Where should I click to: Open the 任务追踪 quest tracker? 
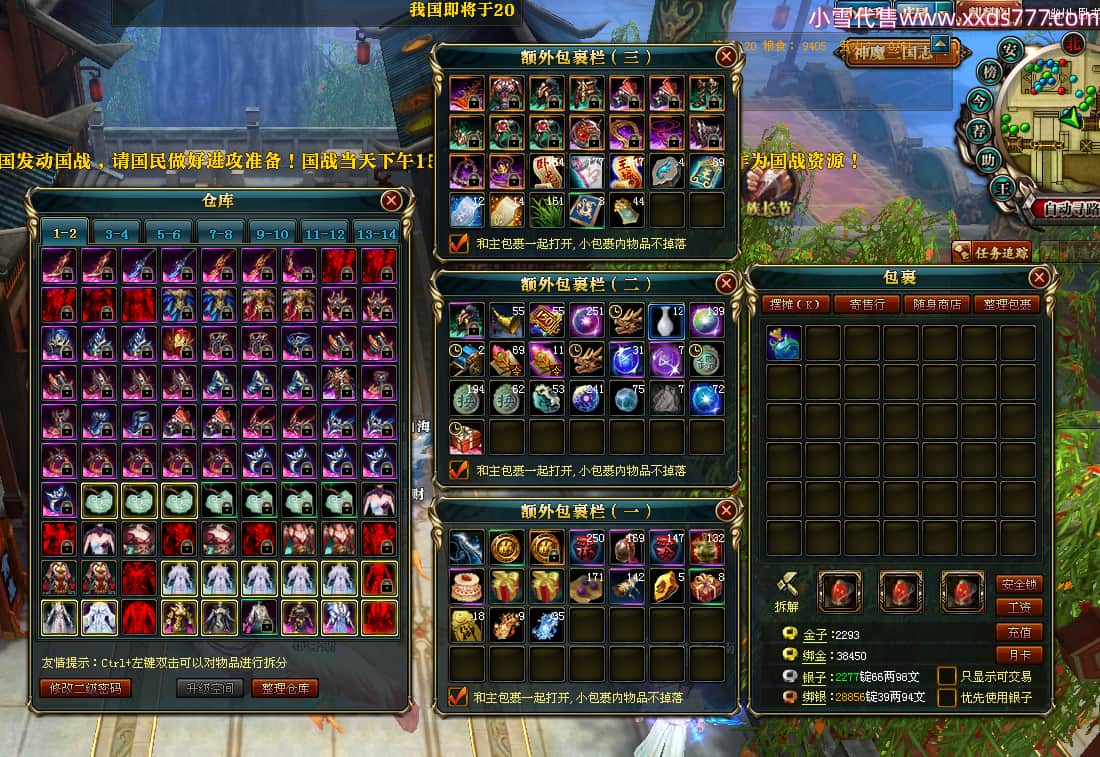992,252
